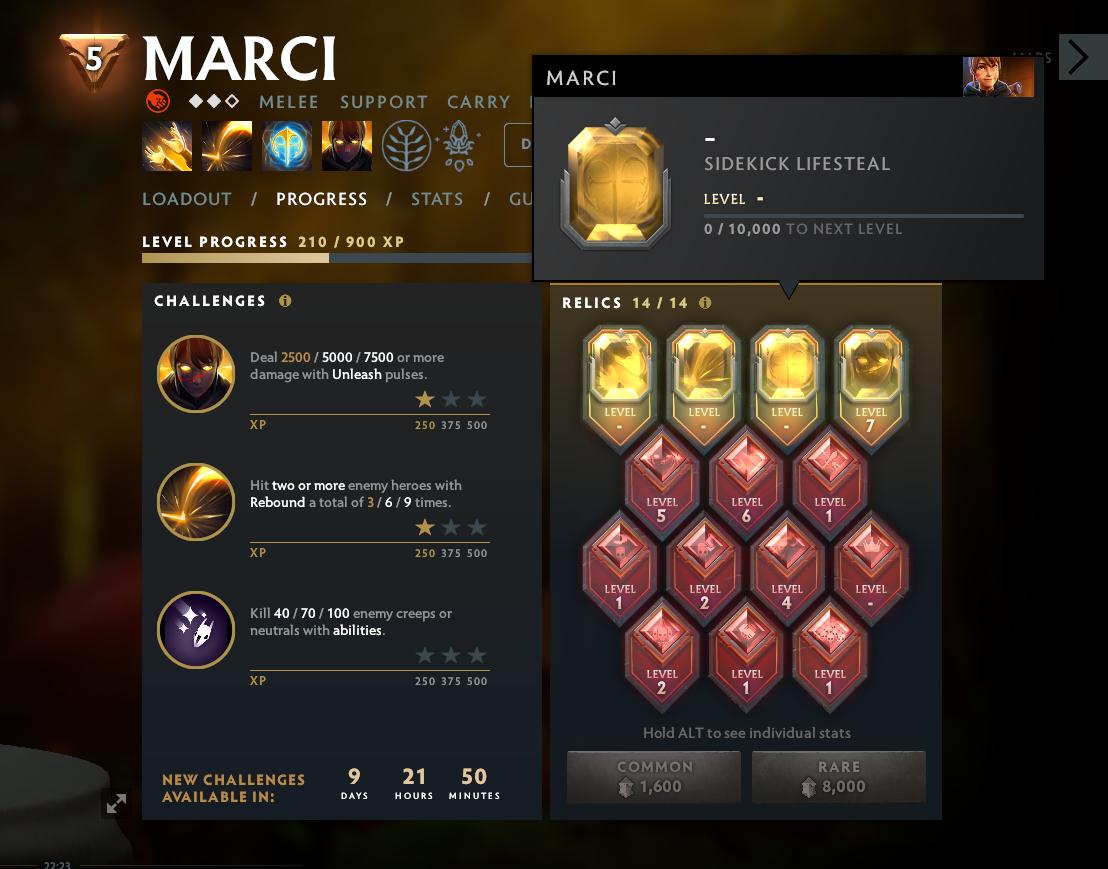The height and width of the screenshot is (869, 1108).
Task: Select the Rebound challenge icon
Action: pos(196,502)
